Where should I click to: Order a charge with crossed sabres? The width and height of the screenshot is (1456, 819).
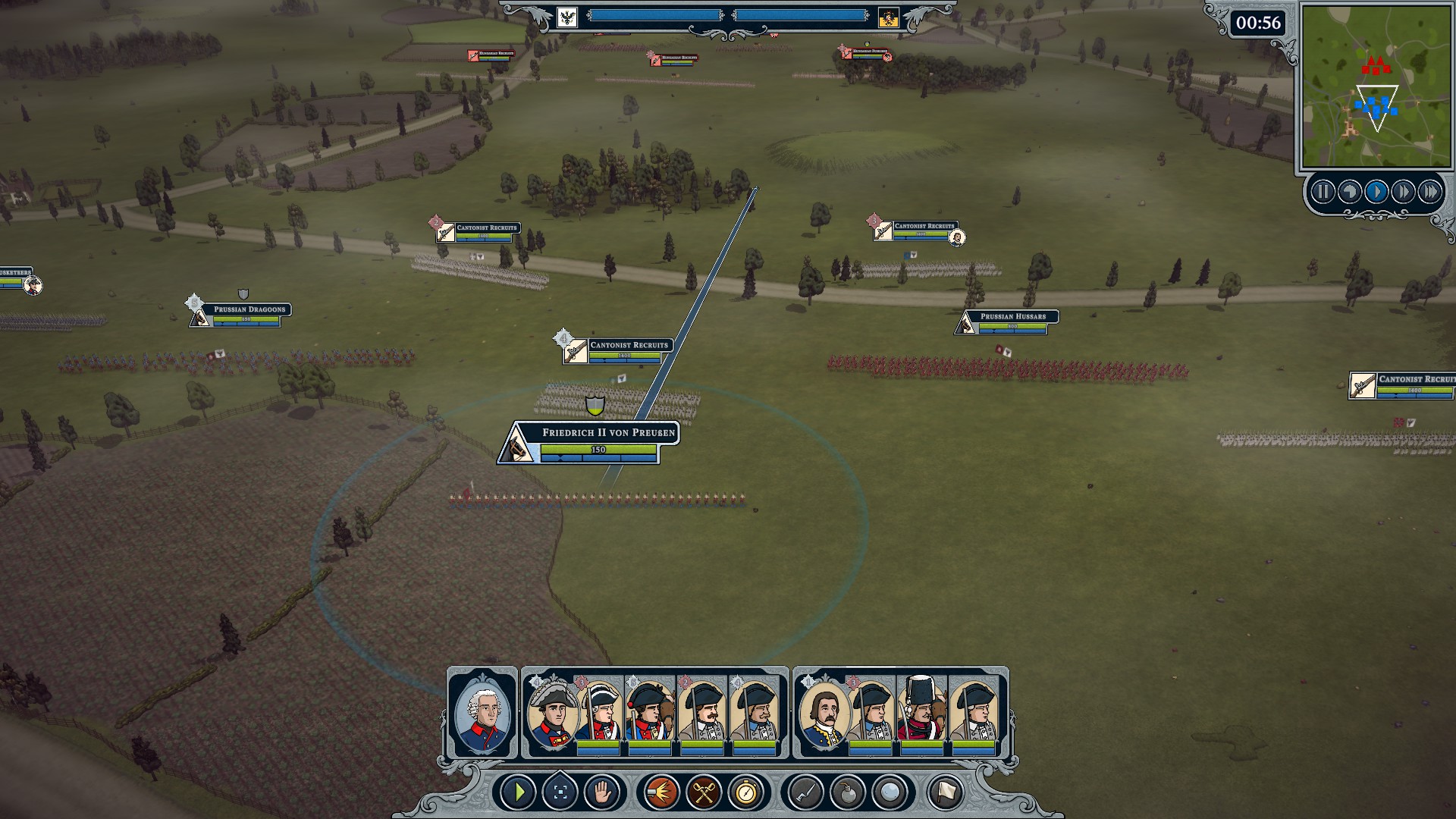click(704, 793)
